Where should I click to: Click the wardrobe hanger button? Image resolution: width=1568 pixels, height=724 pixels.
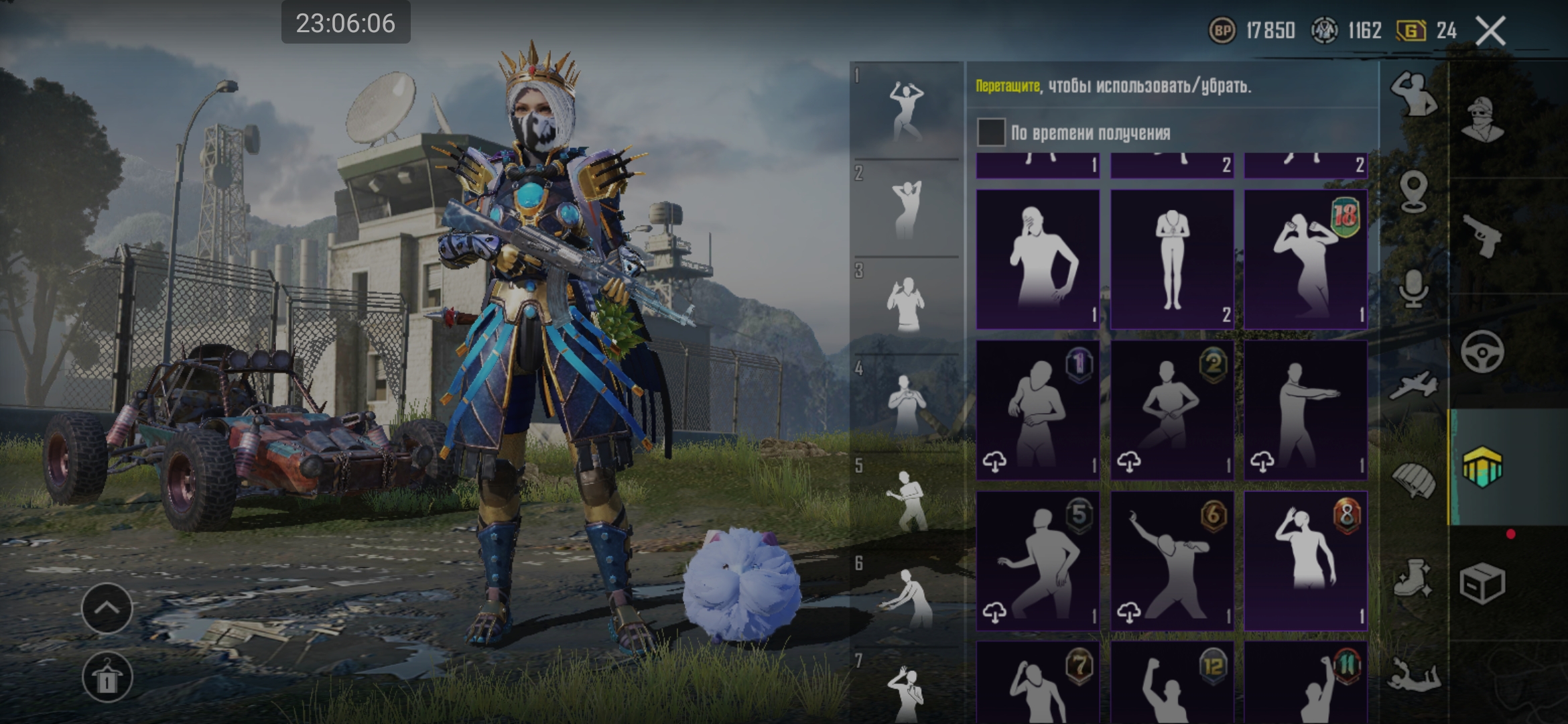pos(107,678)
